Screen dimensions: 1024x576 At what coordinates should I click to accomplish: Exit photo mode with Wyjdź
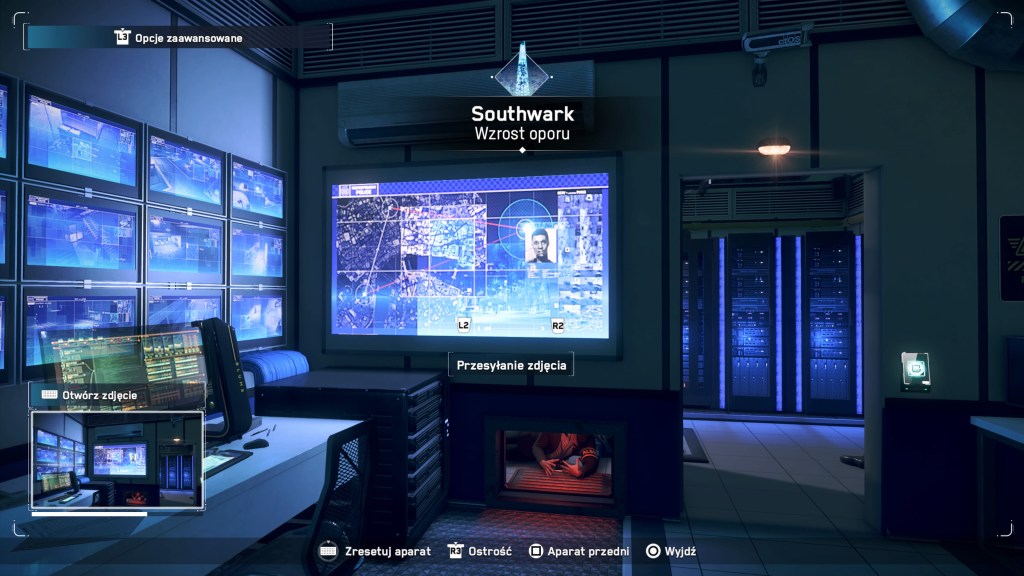pos(672,551)
